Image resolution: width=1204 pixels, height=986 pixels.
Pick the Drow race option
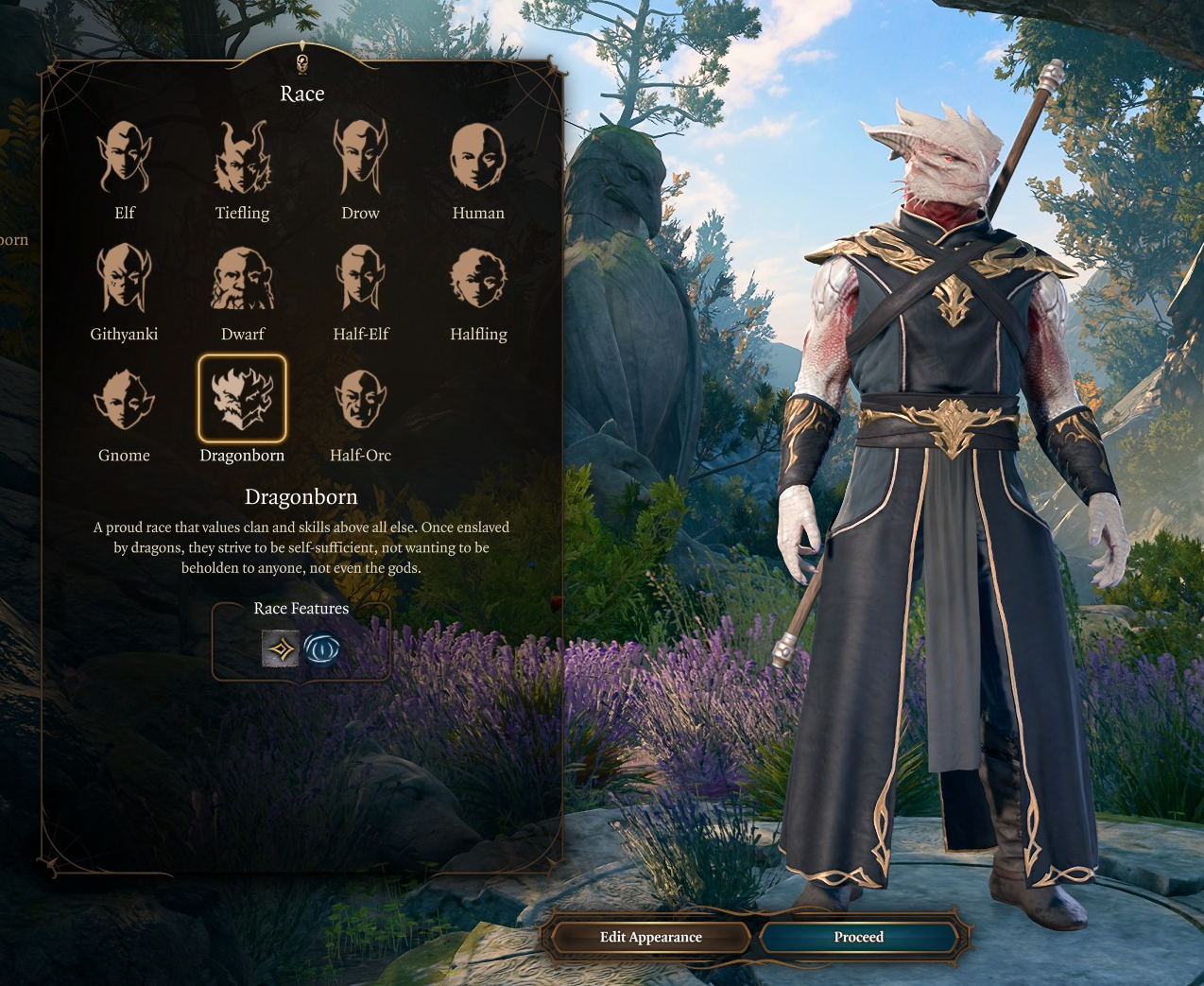pos(360,158)
